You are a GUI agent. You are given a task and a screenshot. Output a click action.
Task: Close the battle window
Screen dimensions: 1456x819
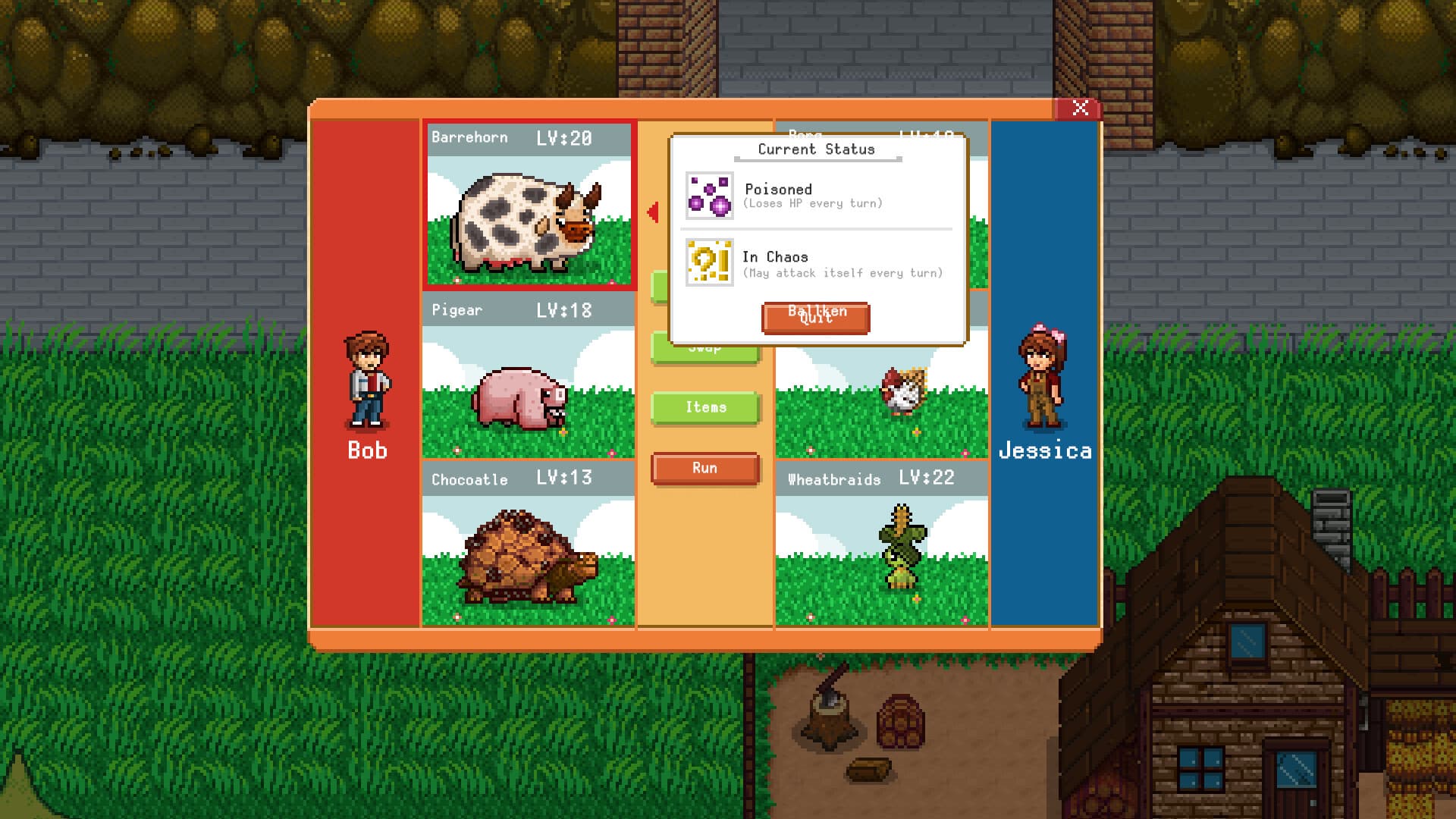click(x=1082, y=108)
